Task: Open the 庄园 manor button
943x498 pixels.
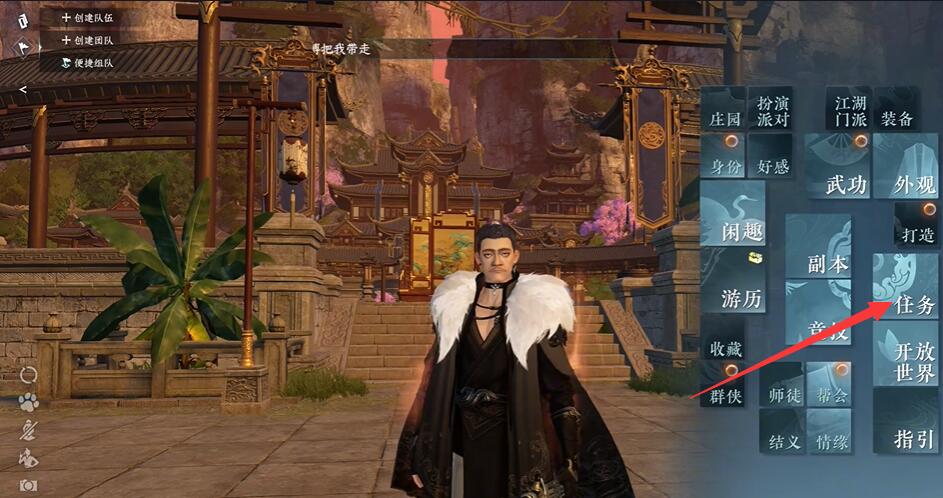Action: [x=723, y=117]
